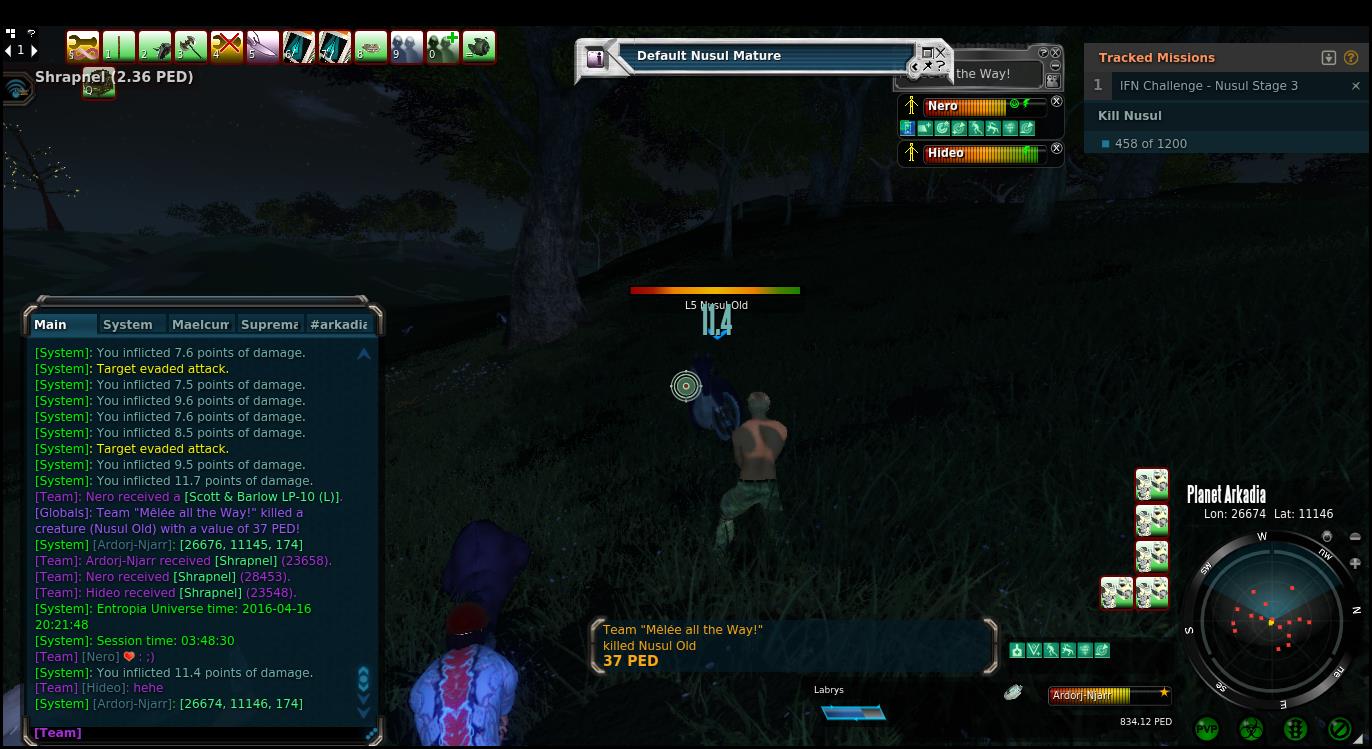
Task: Click the Team chat input field
Action: pos(200,733)
